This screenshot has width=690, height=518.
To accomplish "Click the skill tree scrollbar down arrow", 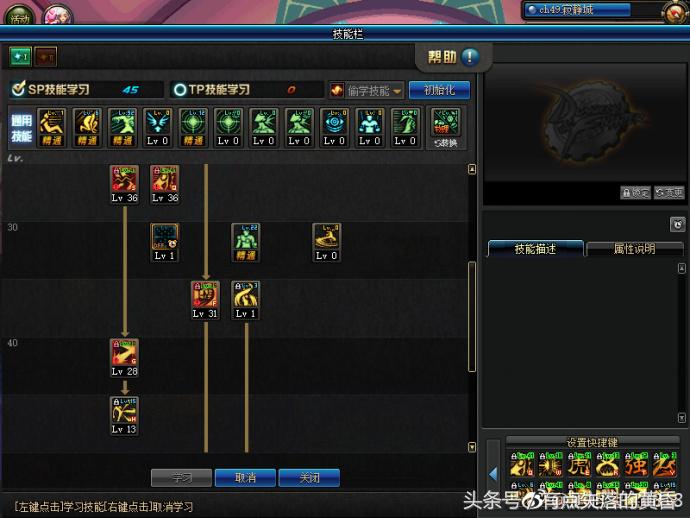I will 472,448.
